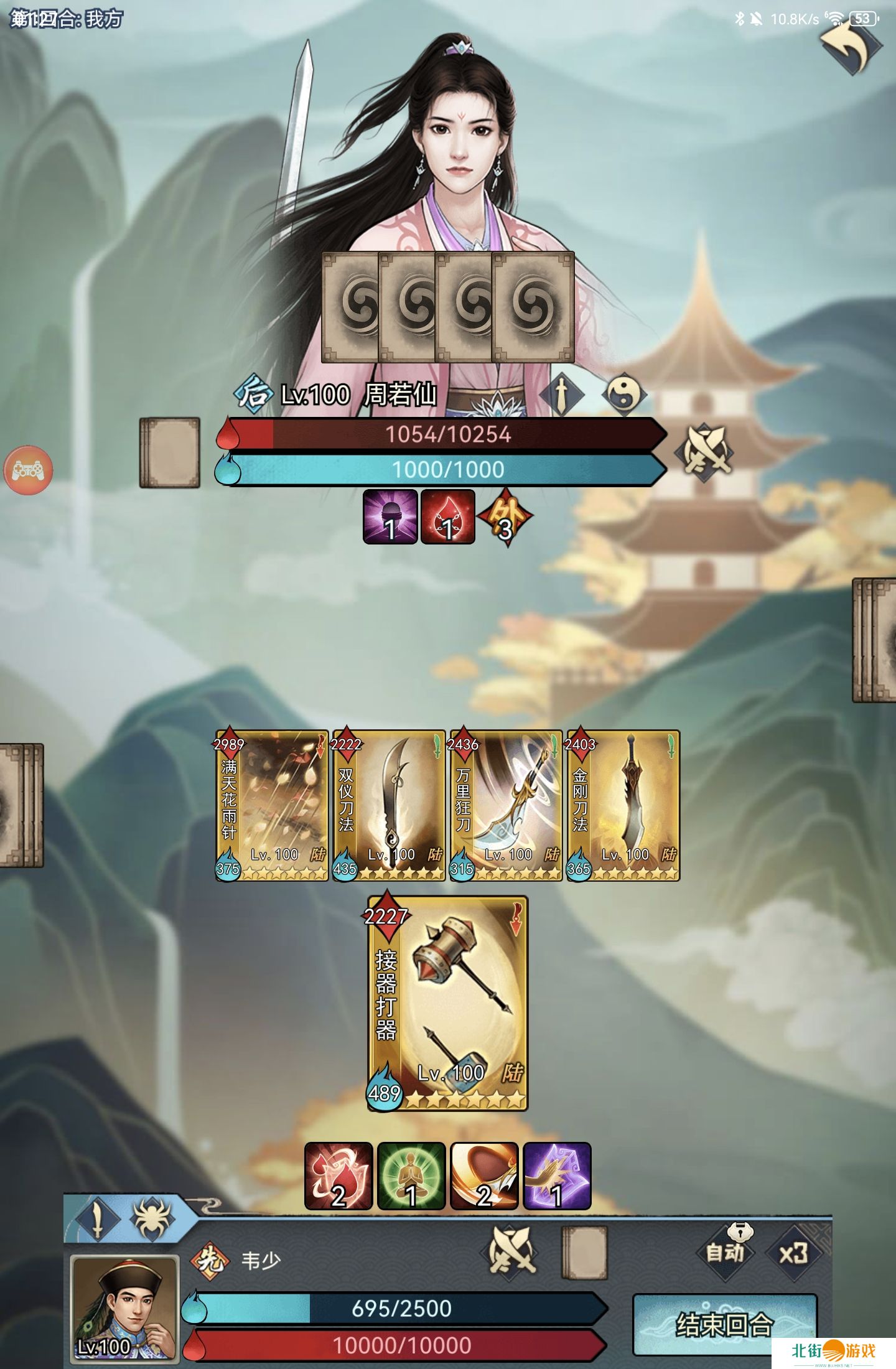Toggle the 自动 auto-battle button

[x=726, y=1252]
